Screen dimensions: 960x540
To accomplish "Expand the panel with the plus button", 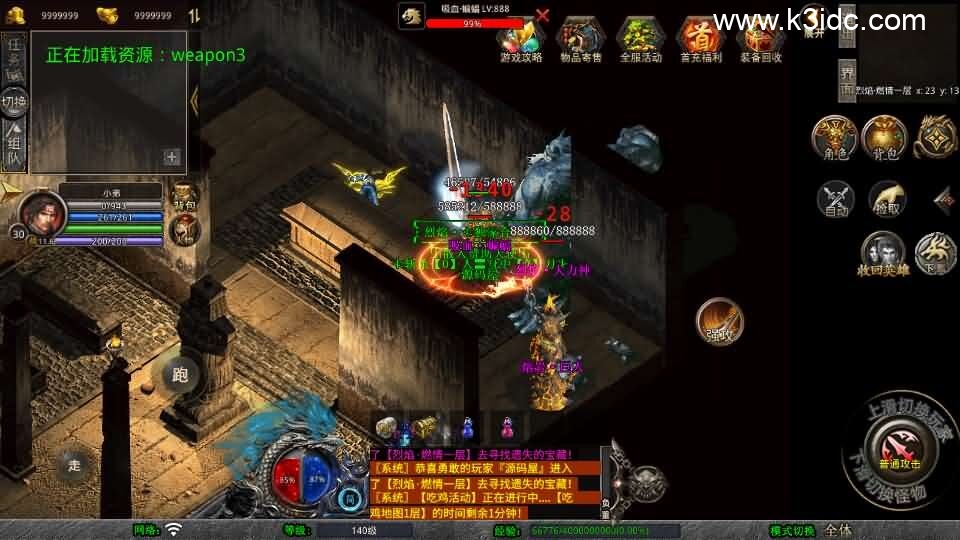I will 172,156.
